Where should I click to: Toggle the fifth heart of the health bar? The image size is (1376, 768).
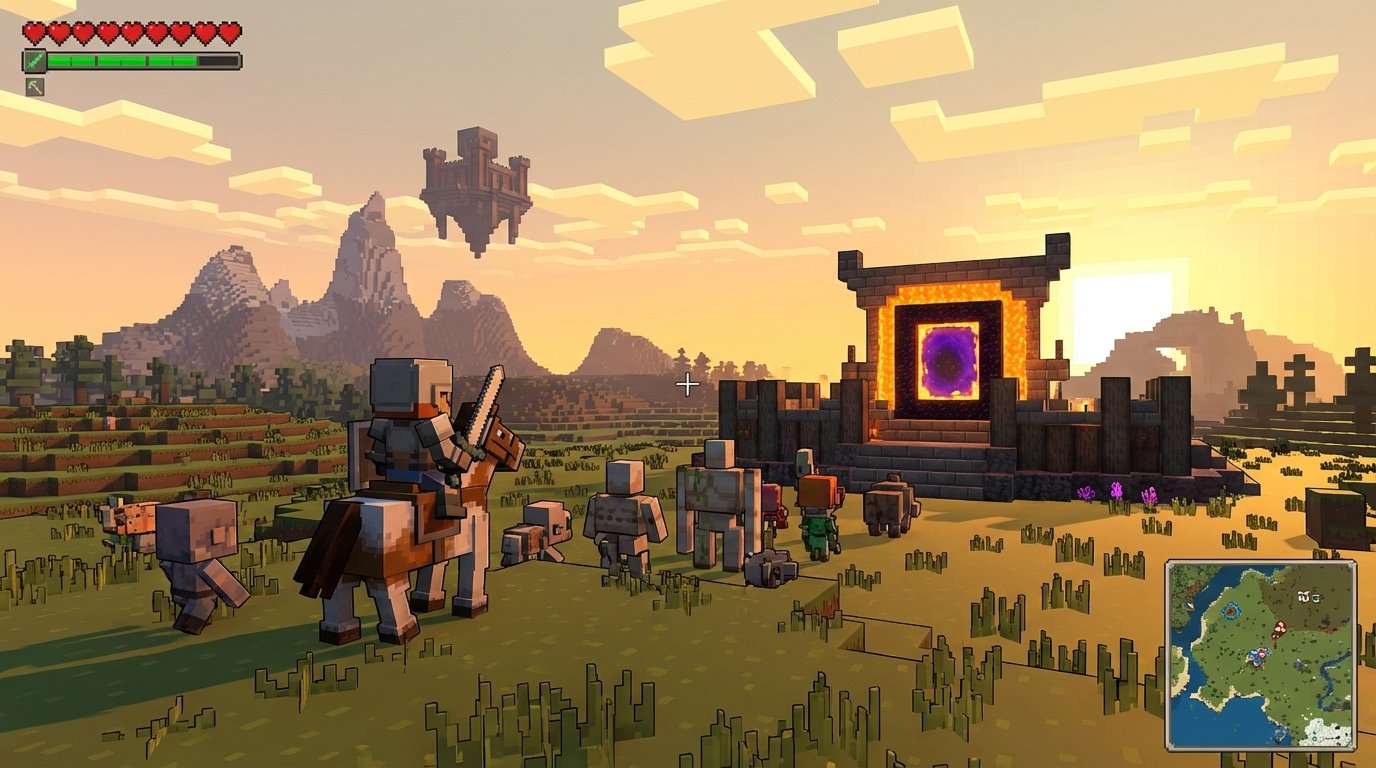[x=132, y=33]
